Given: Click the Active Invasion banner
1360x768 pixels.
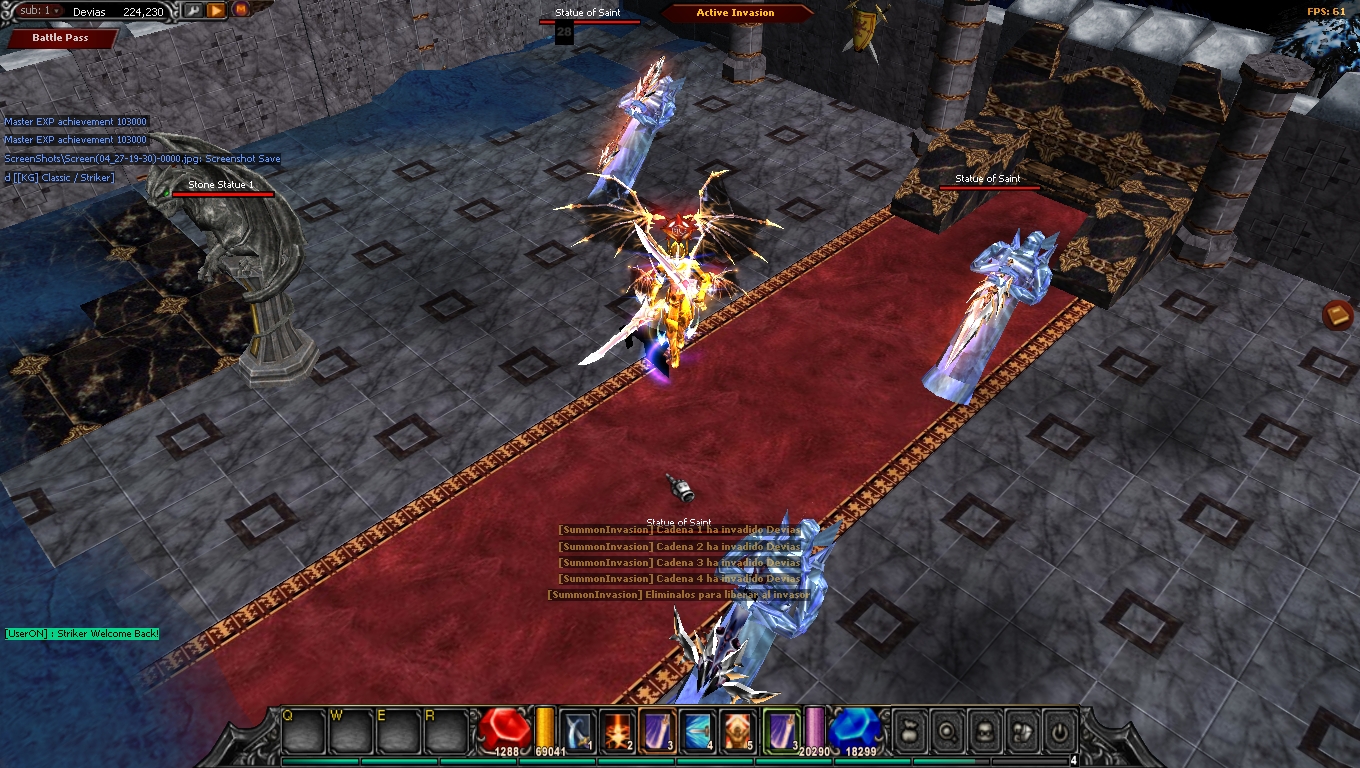Looking at the screenshot, I should (737, 12).
